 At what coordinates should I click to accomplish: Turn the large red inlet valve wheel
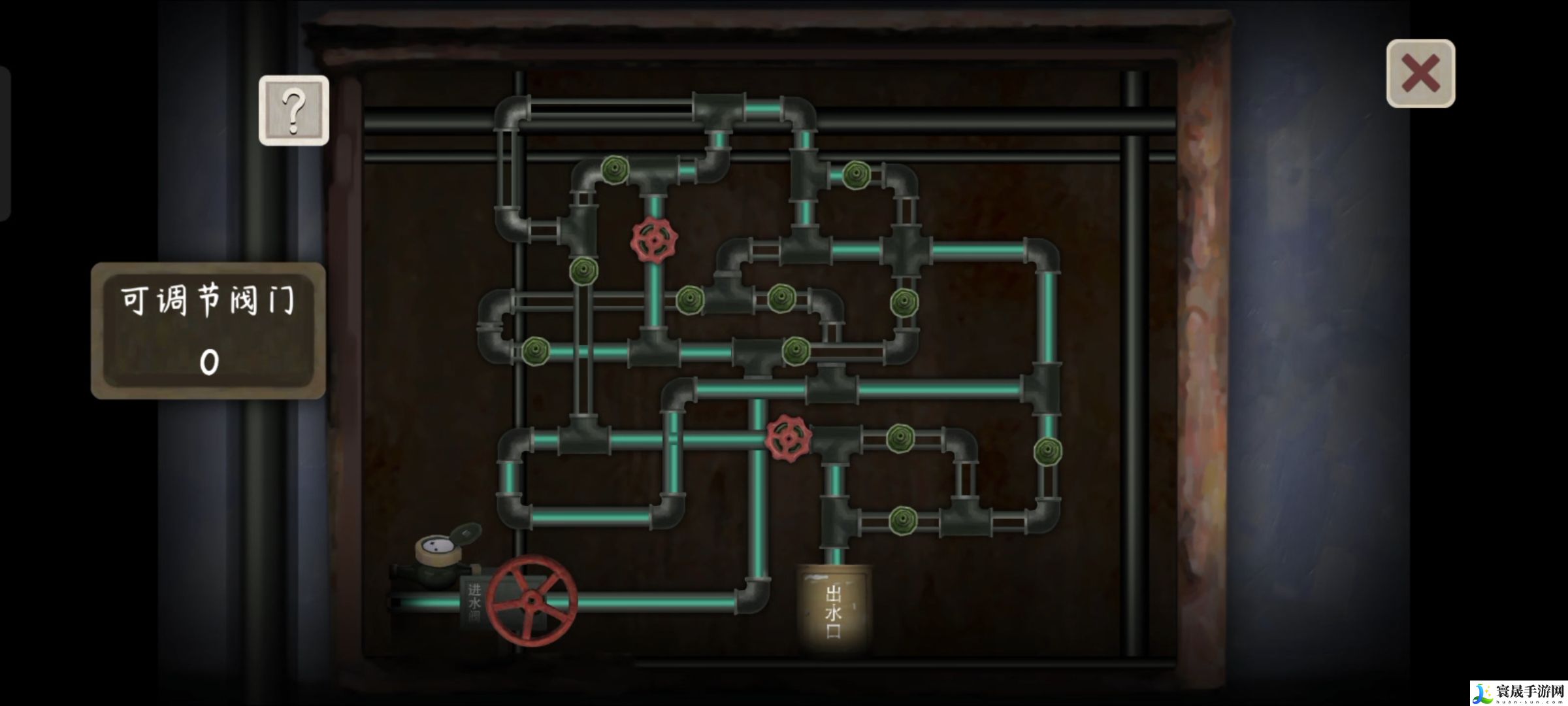(532, 600)
